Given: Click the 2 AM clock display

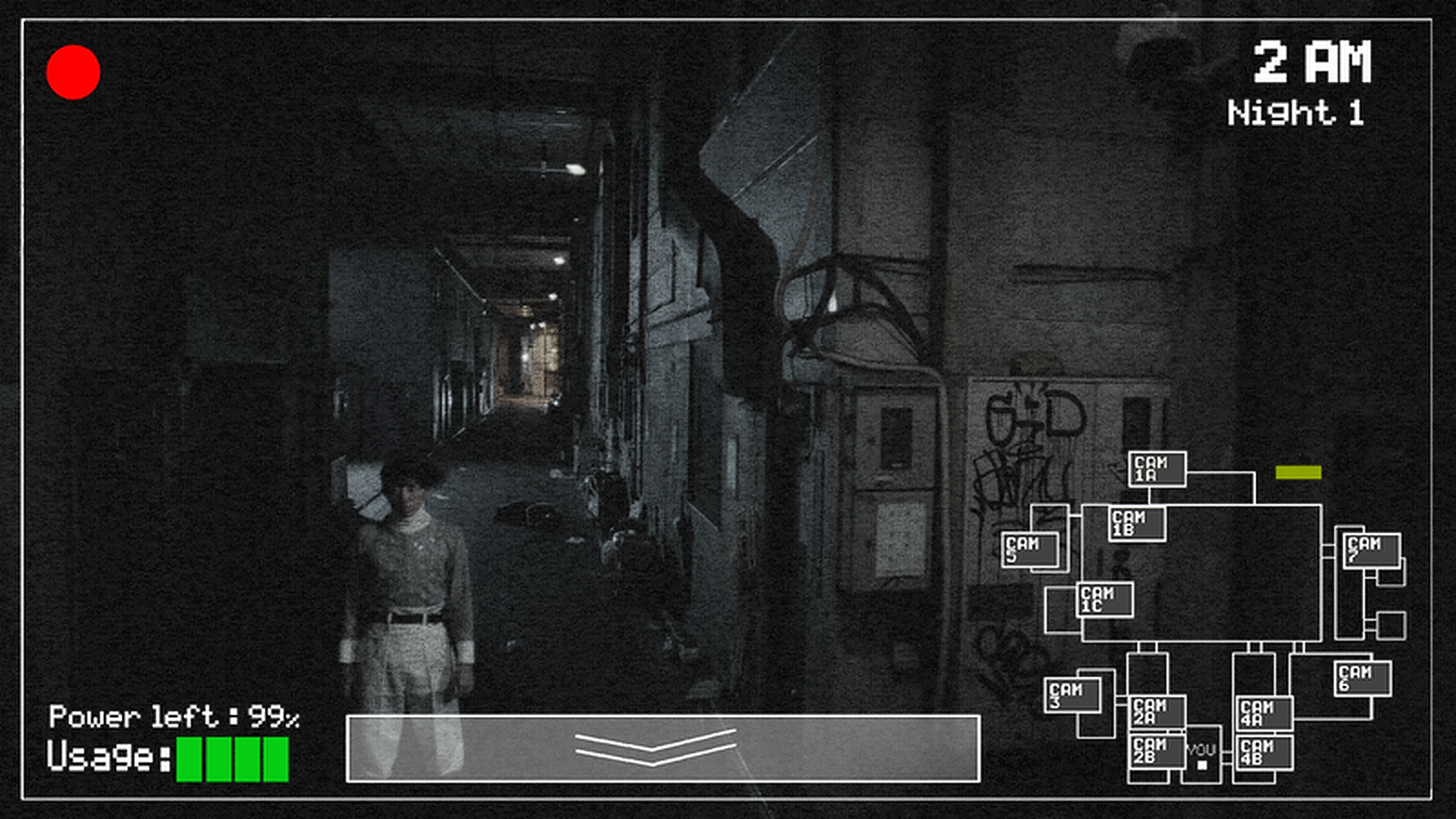Looking at the screenshot, I should (1313, 62).
